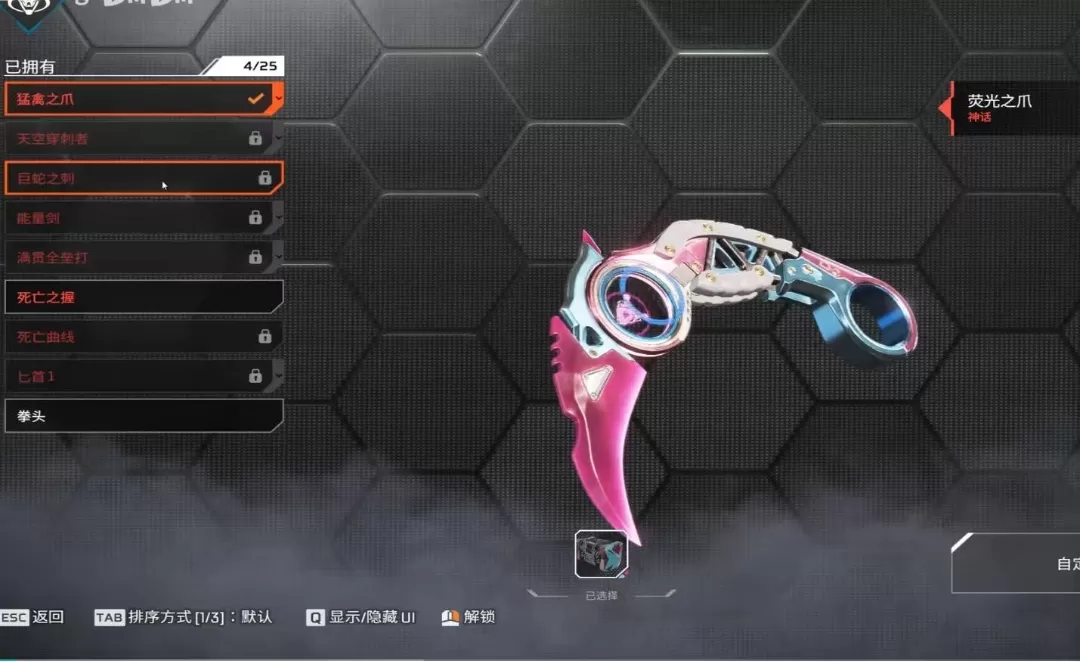Change the 排序方式 sort order
This screenshot has width=1080, height=662.
tap(183, 617)
